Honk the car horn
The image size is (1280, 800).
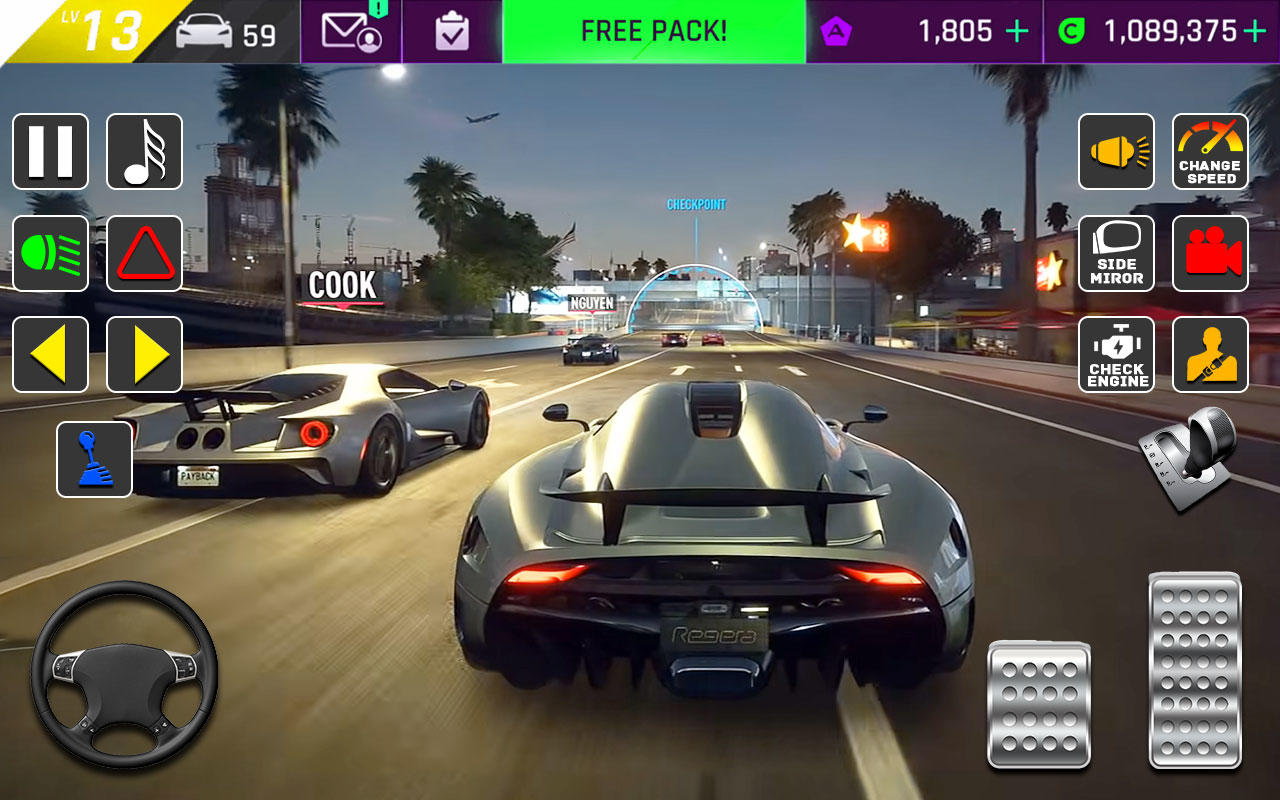click(1116, 152)
